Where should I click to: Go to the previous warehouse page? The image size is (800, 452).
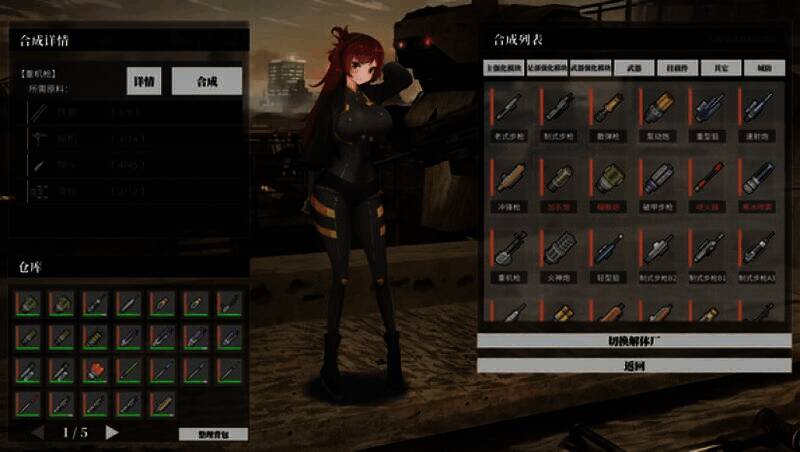click(x=38, y=432)
